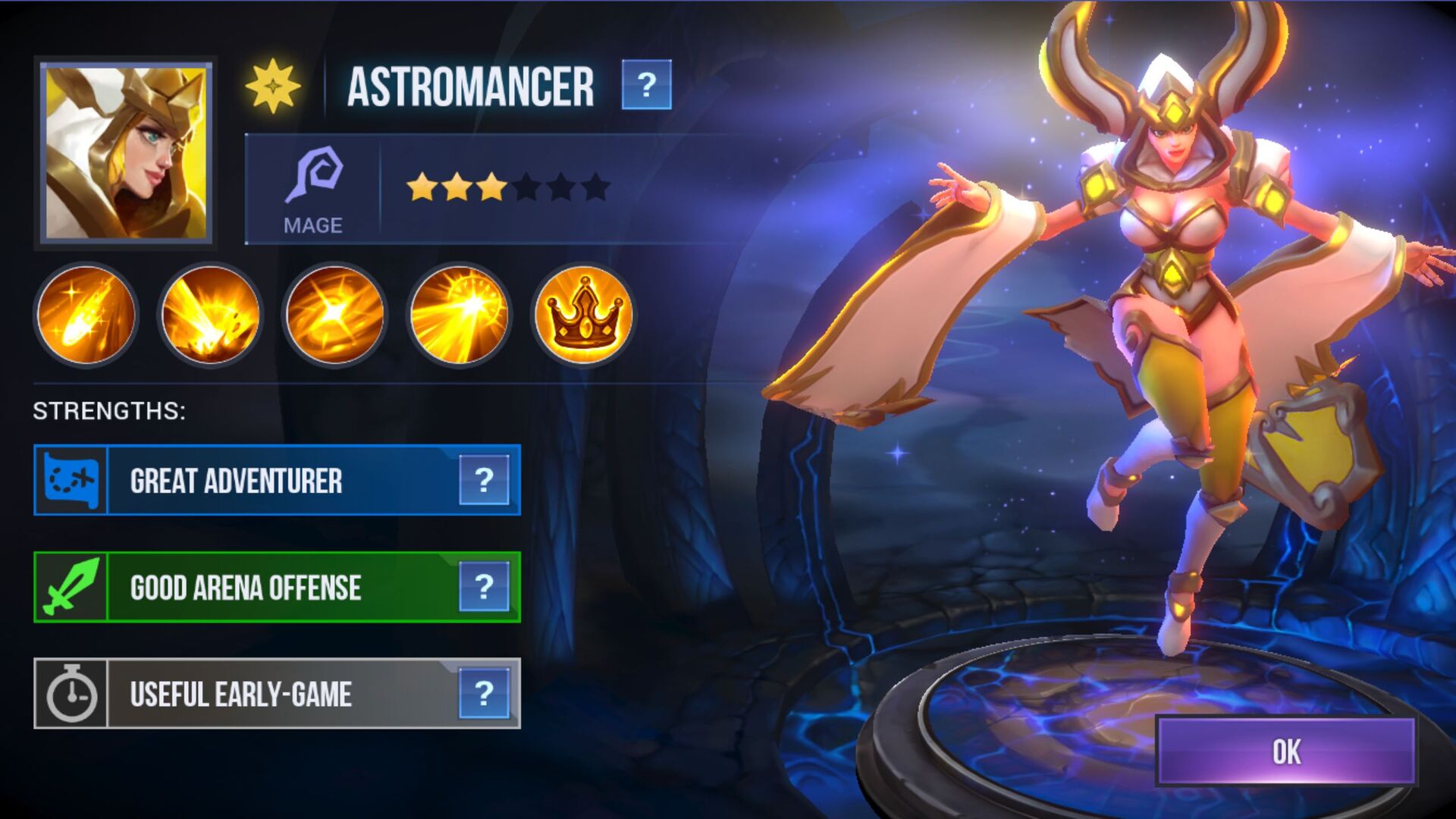Click the third filled star in the rating
The height and width of the screenshot is (819, 1456).
[491, 184]
